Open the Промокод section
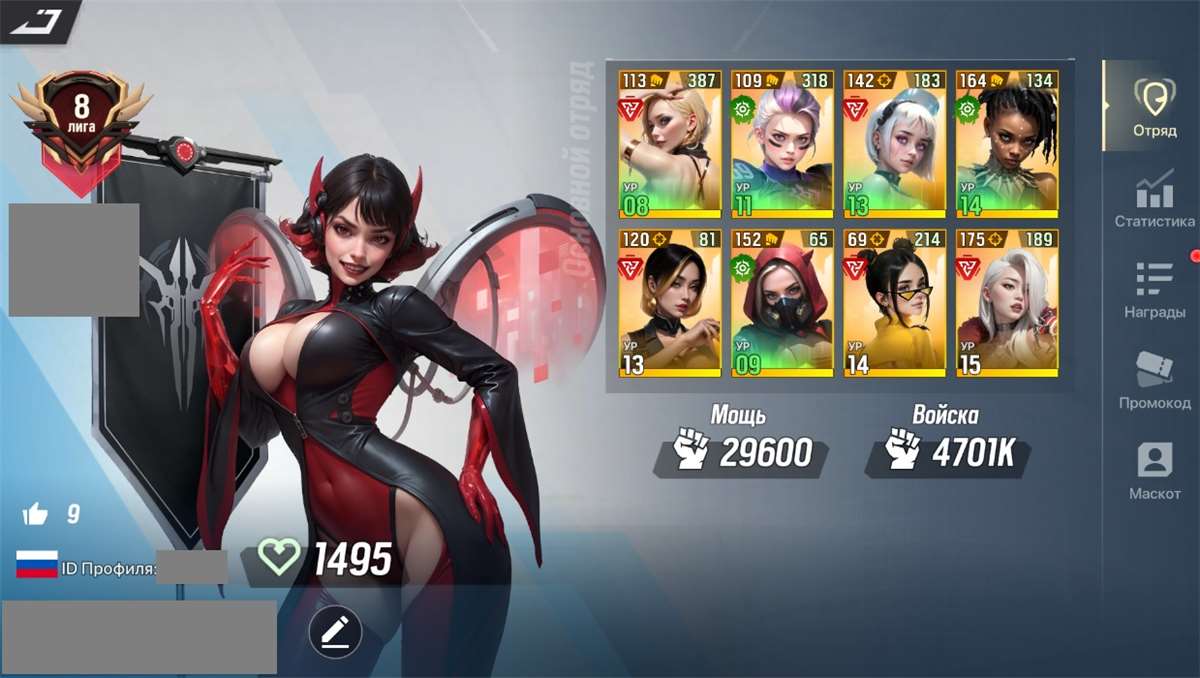This screenshot has width=1200, height=678. pos(1154,382)
